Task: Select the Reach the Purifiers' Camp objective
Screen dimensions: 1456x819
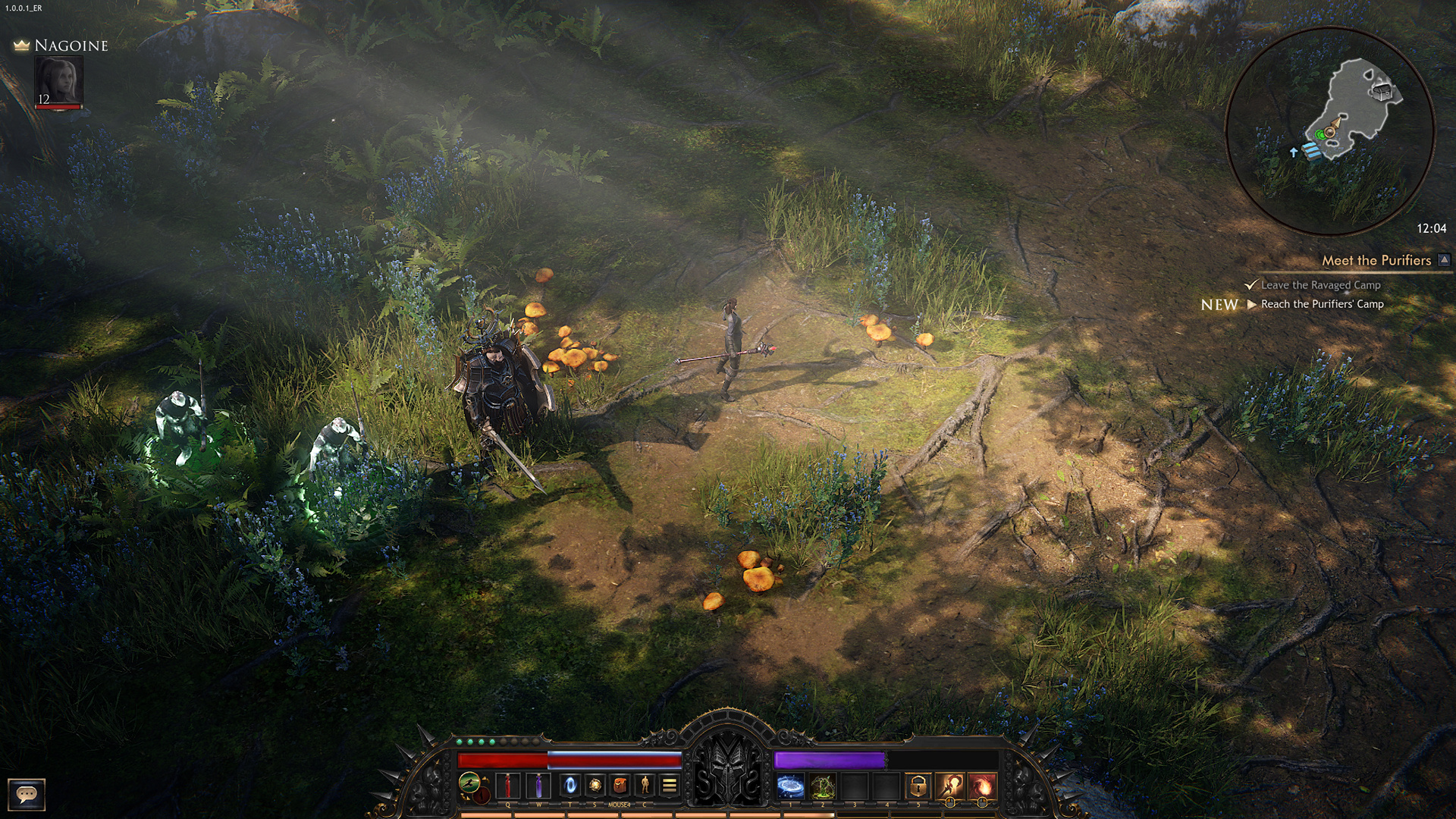Action: [x=1322, y=304]
